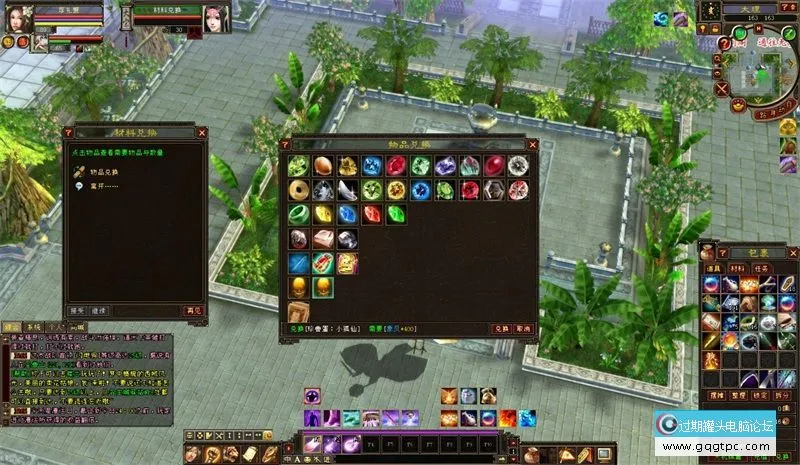Viewport: 800px width, 465px height.
Task: Select the 离开 (leave) dialogue option
Action: click(x=101, y=185)
